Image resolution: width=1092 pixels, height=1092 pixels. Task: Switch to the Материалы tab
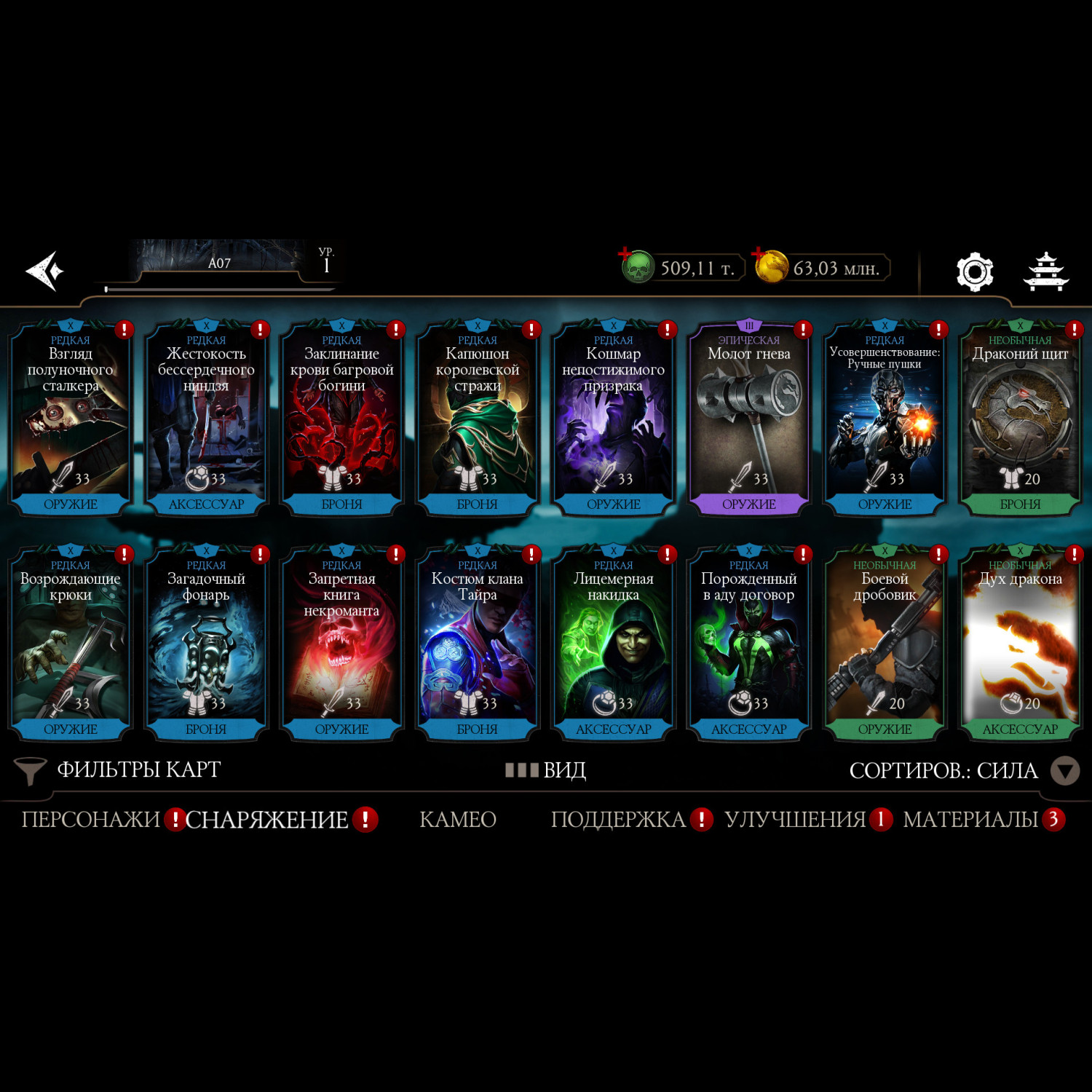tap(970, 820)
